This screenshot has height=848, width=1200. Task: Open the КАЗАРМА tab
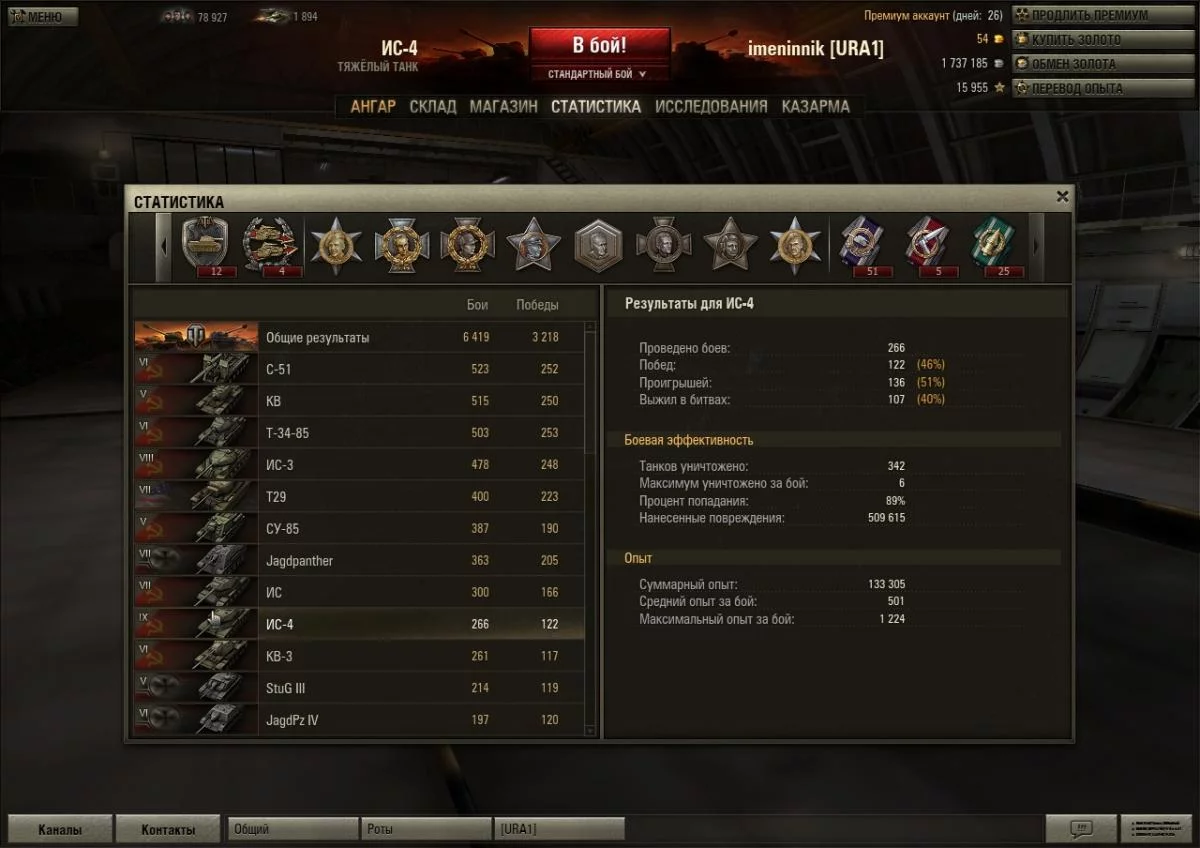pyautogui.click(x=816, y=107)
